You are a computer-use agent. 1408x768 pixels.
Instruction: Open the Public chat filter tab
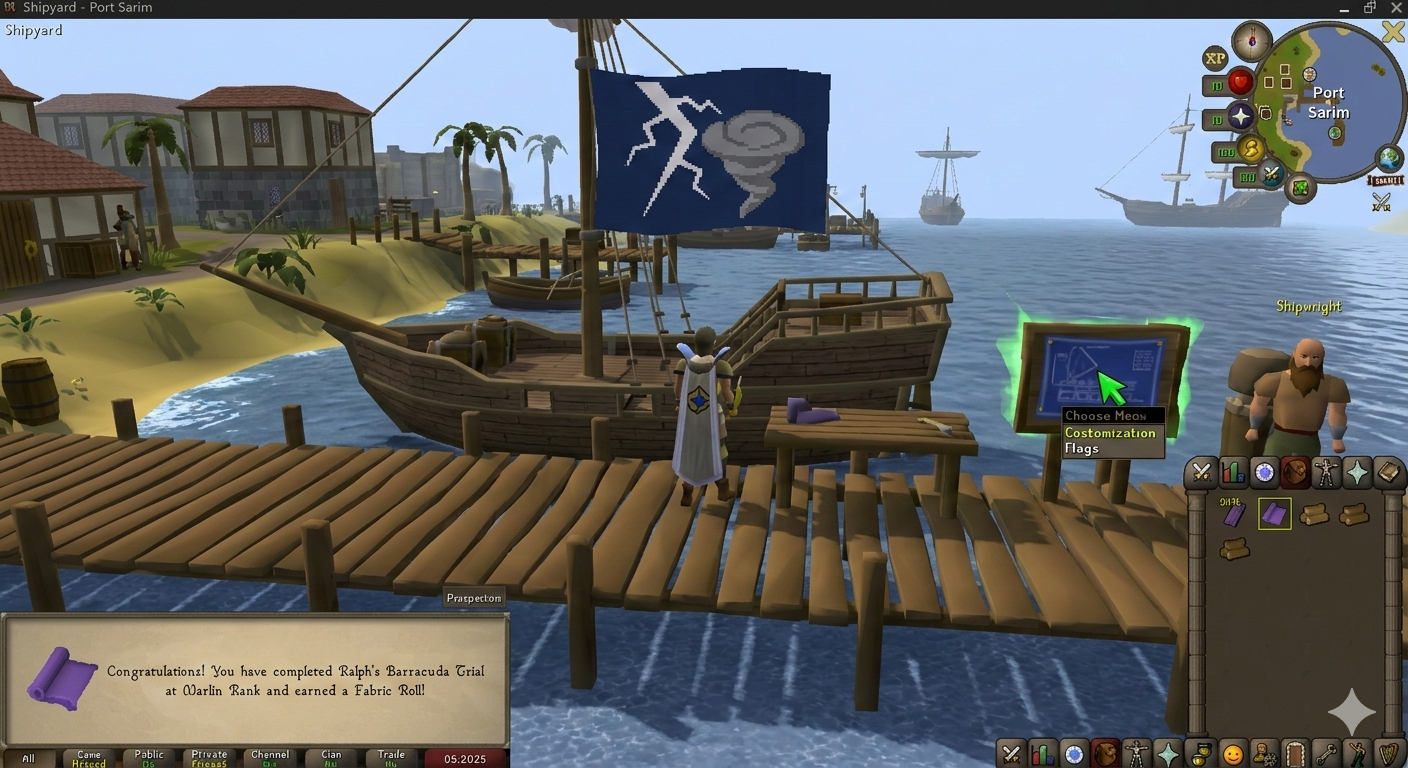click(x=149, y=758)
